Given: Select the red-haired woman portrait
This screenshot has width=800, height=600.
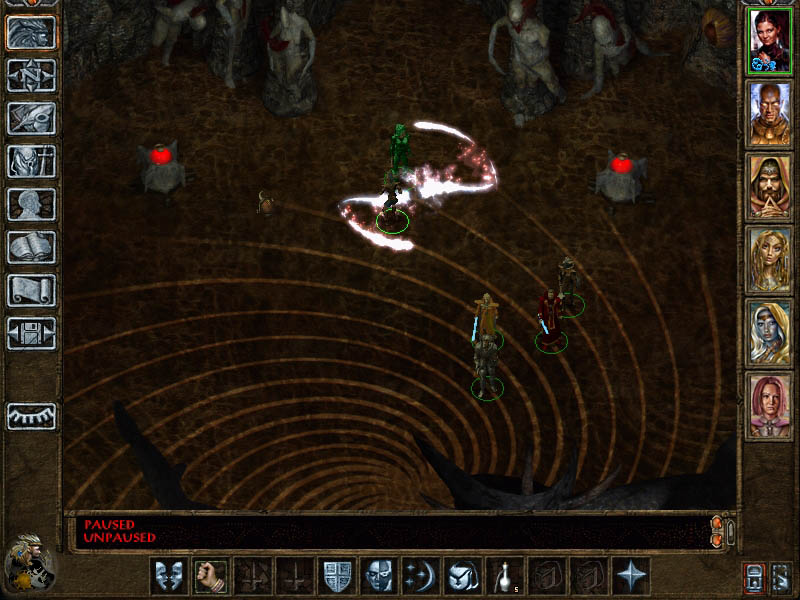Looking at the screenshot, I should [x=769, y=406].
